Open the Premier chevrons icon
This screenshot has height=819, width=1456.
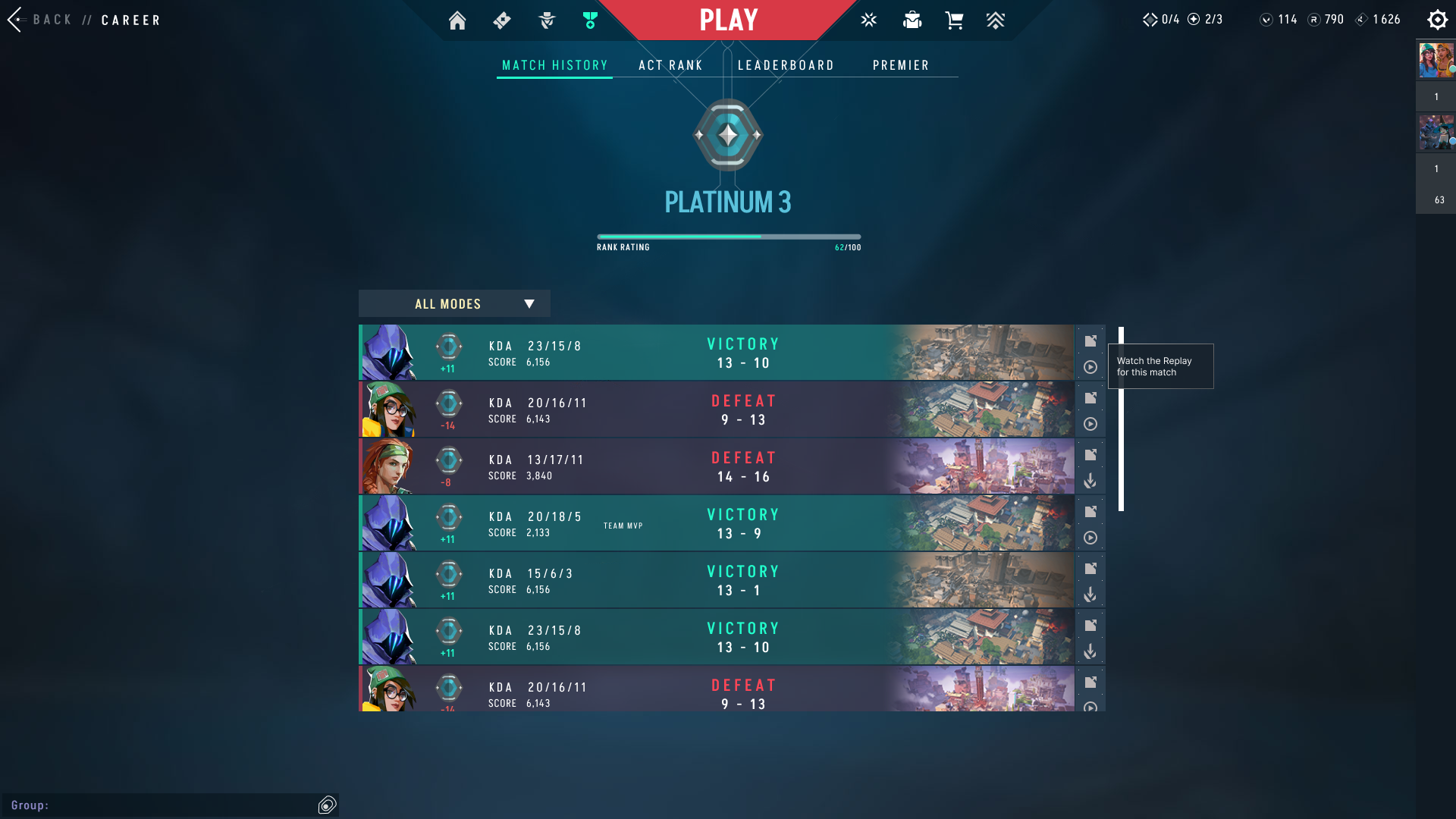[x=996, y=20]
